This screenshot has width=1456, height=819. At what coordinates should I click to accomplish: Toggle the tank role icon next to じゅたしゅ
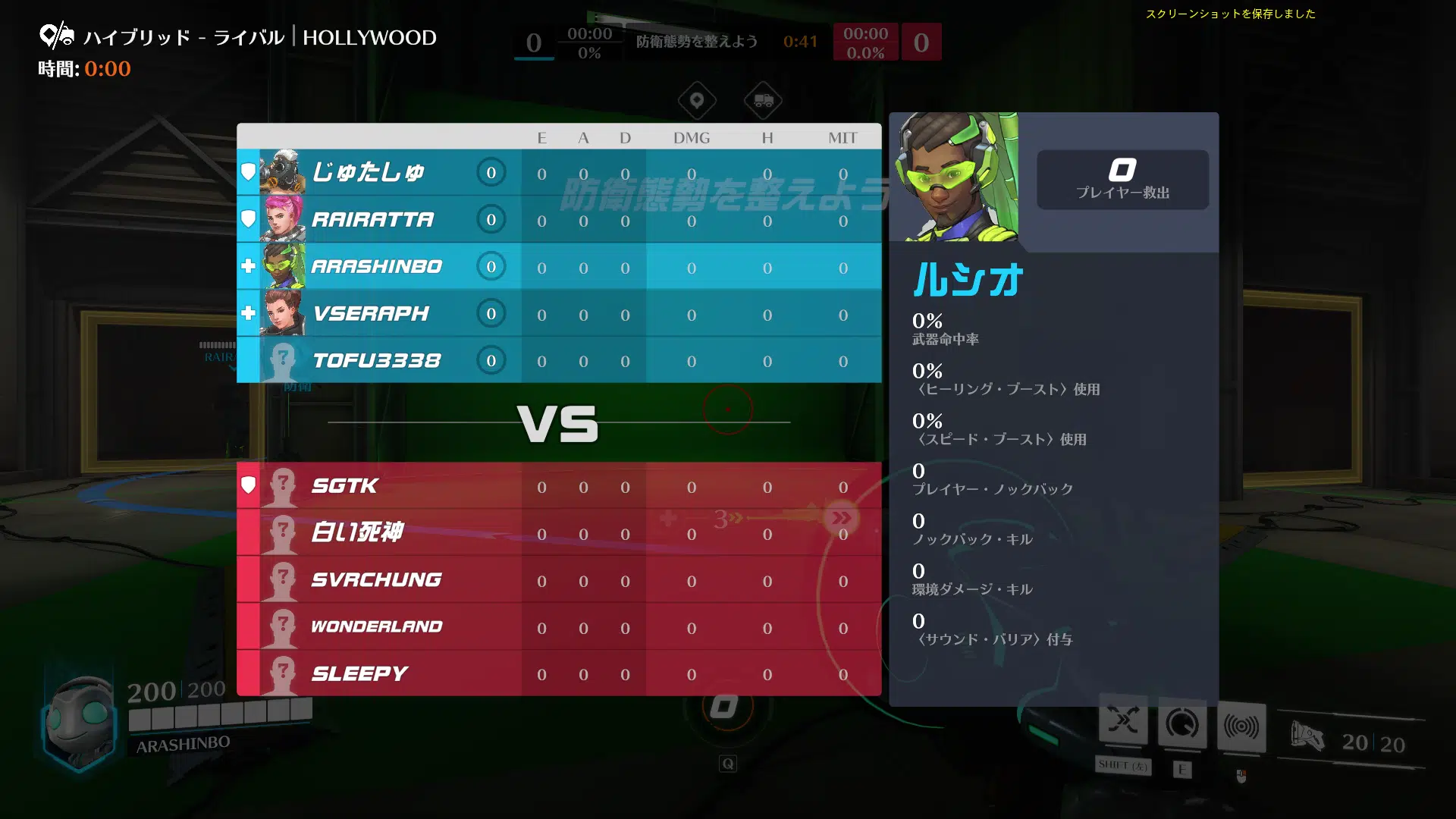coord(249,172)
